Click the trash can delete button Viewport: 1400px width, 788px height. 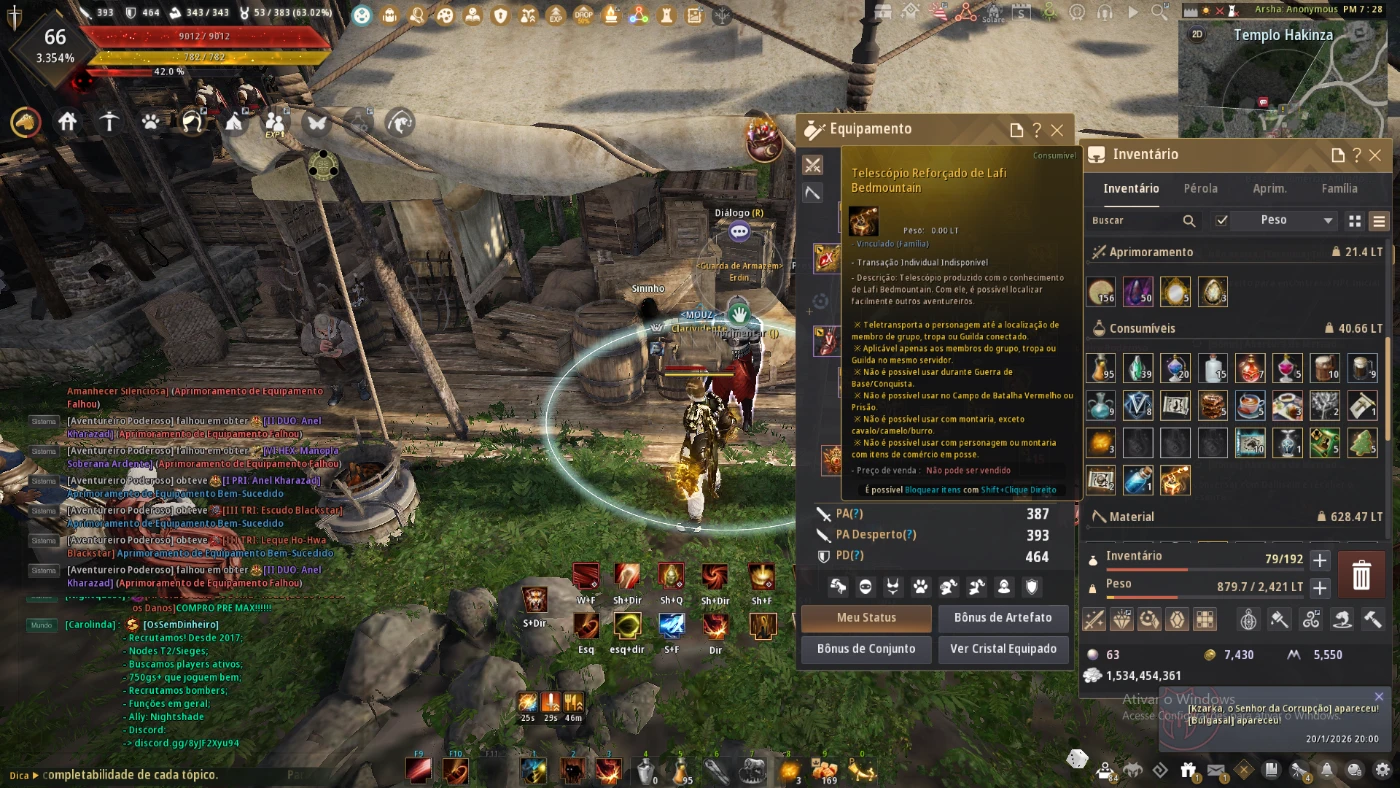[x=1361, y=575]
